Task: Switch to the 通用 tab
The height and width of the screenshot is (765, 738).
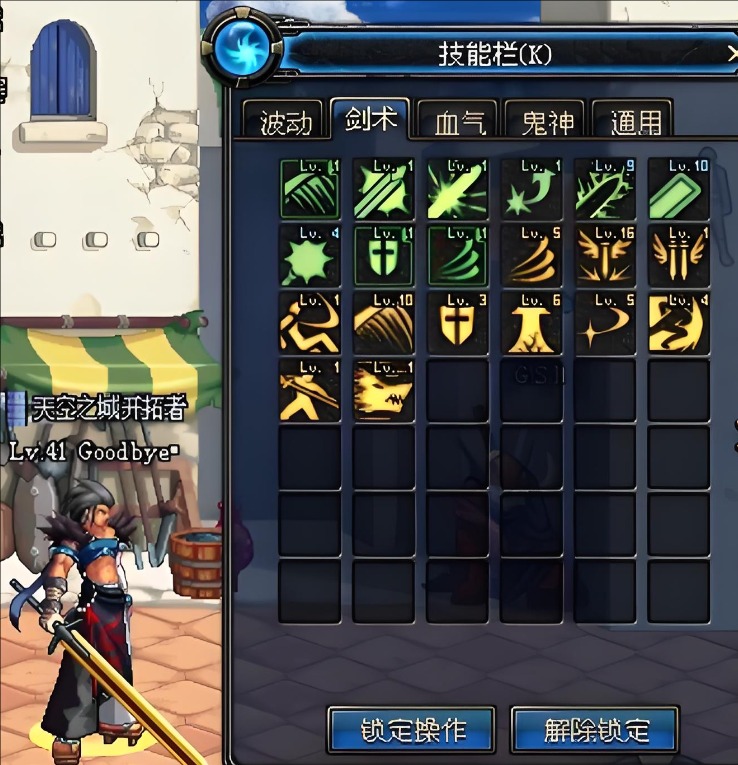Action: pos(634,121)
